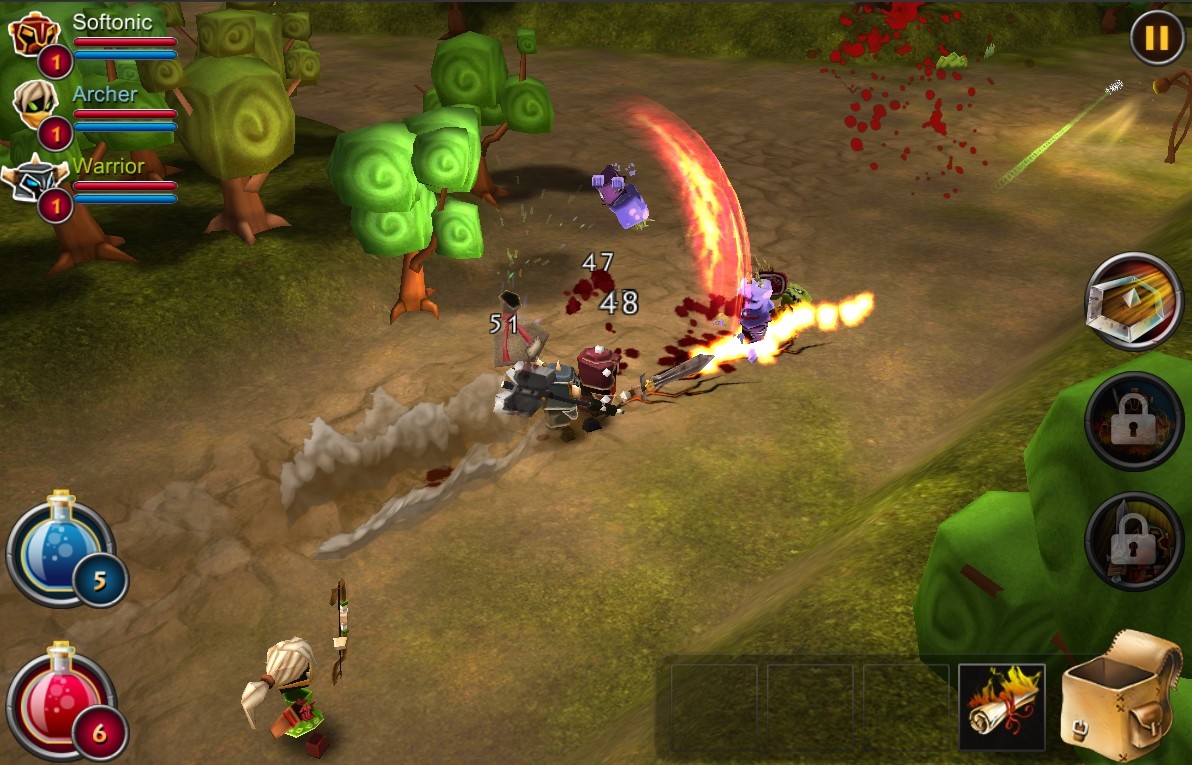Drink the red health potion

coord(58,700)
